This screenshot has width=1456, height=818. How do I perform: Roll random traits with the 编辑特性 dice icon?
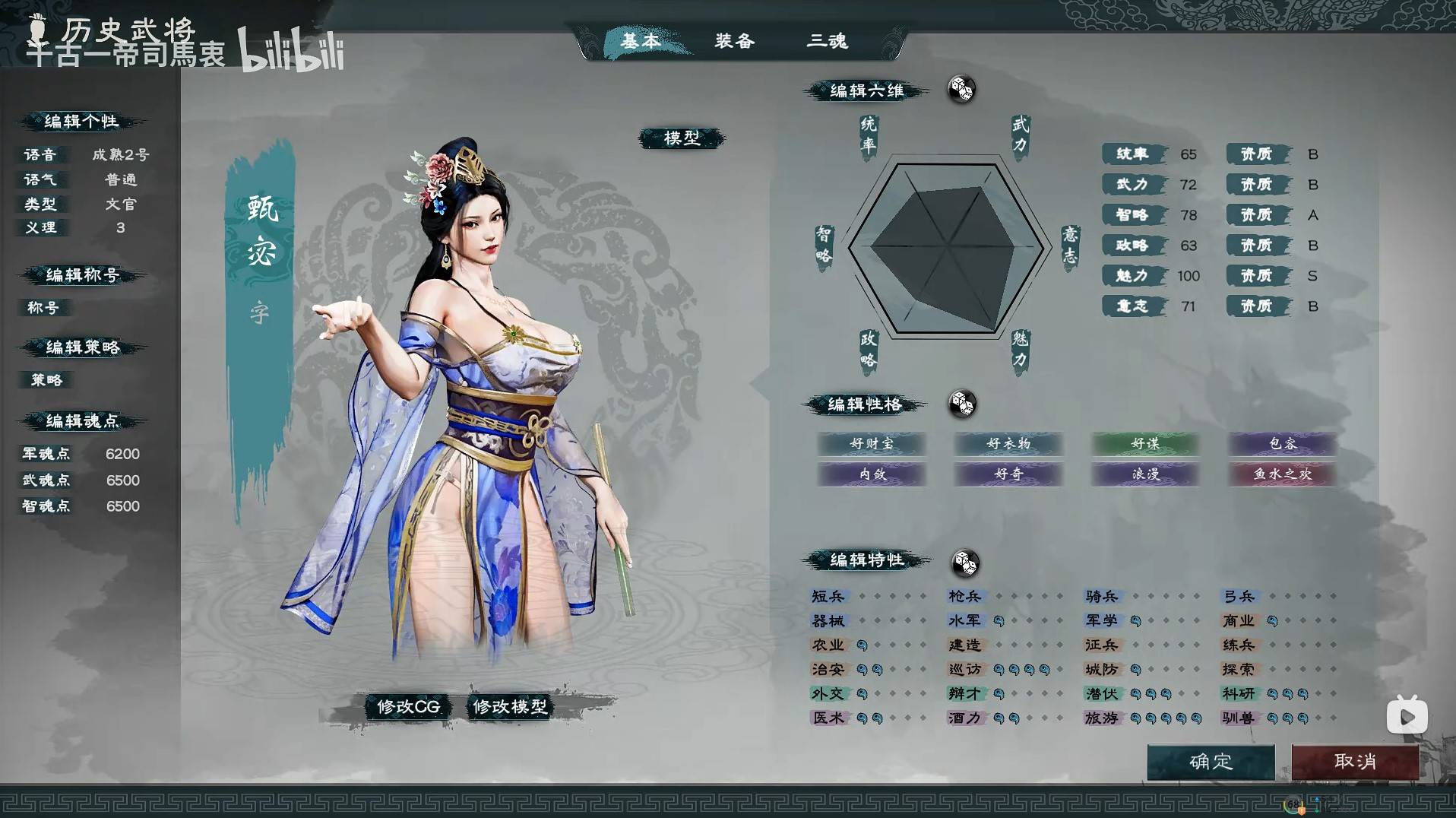pos(964,563)
